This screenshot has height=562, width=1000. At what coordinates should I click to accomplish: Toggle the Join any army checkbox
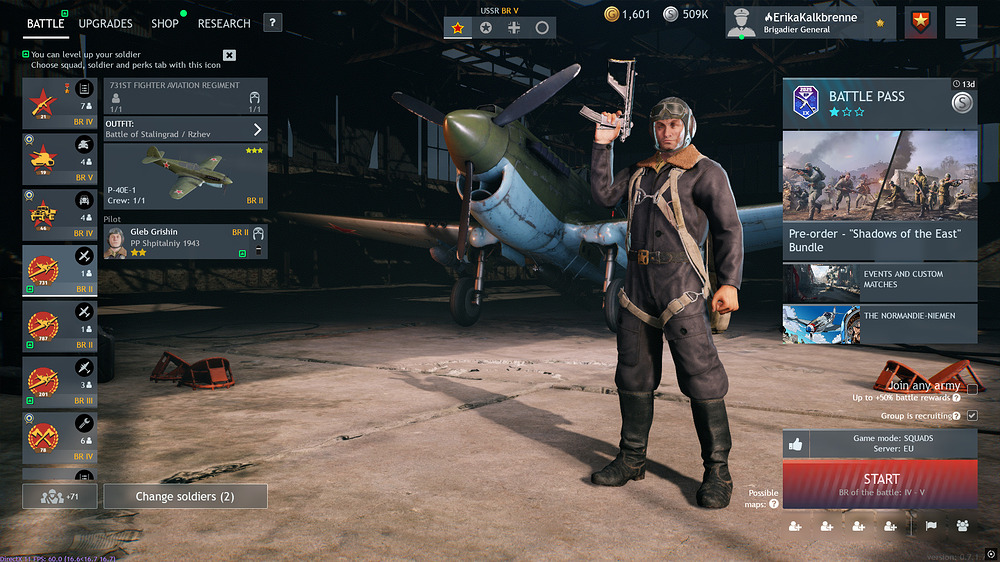coord(971,389)
